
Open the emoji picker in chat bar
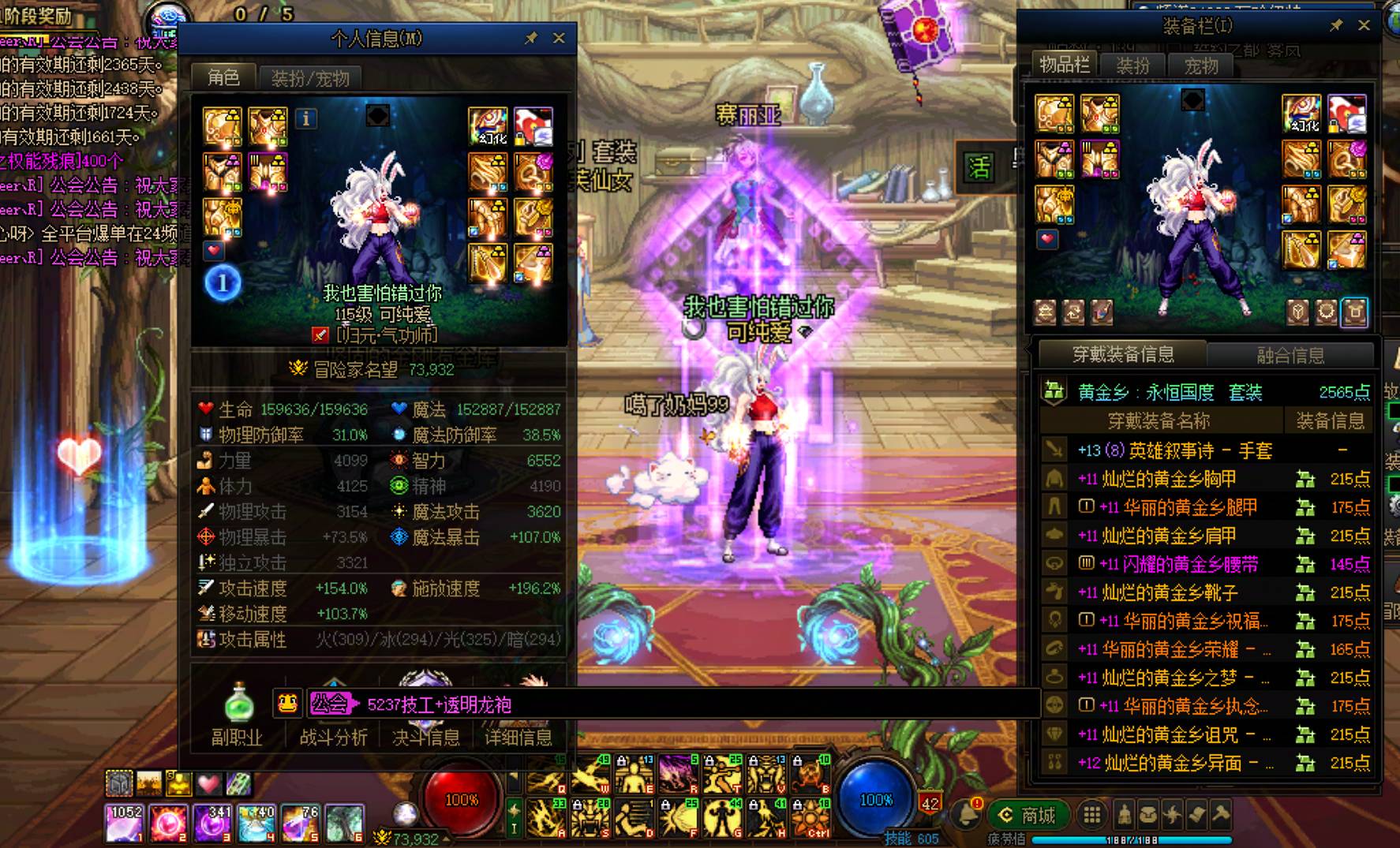click(287, 704)
